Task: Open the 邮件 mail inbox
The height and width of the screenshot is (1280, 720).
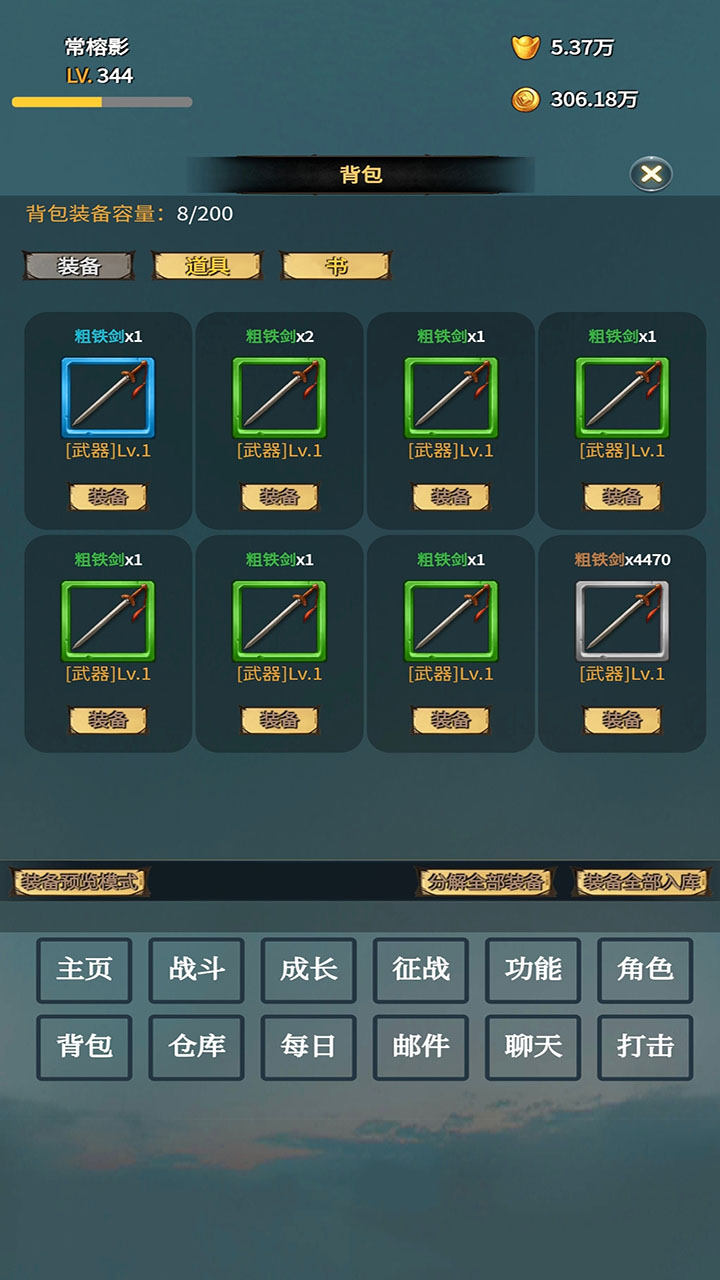Action: [421, 1047]
